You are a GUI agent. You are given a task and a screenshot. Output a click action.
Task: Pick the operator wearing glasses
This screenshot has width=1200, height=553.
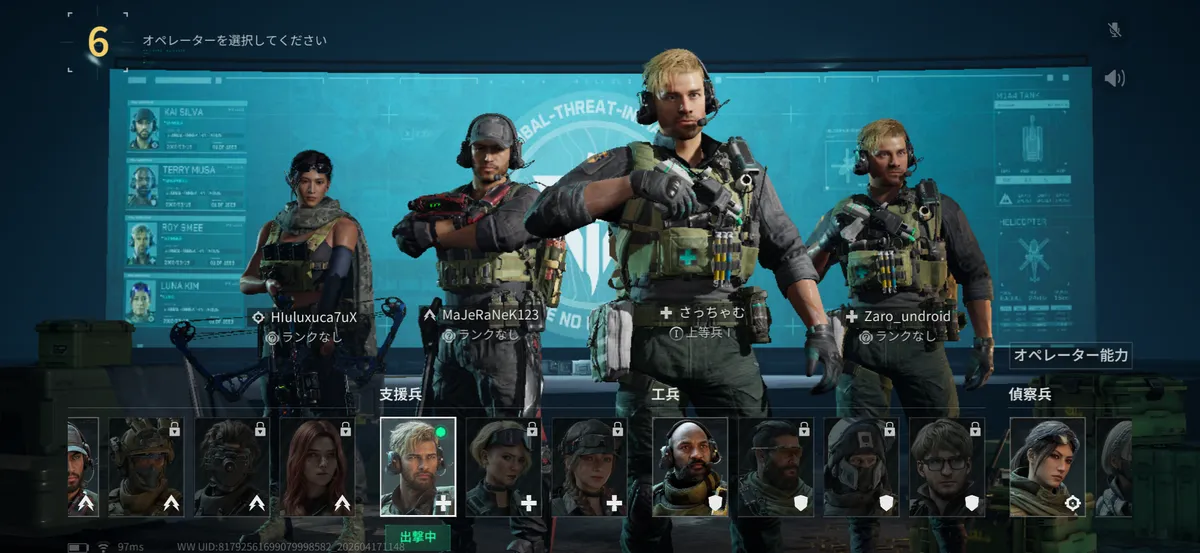(x=947, y=466)
